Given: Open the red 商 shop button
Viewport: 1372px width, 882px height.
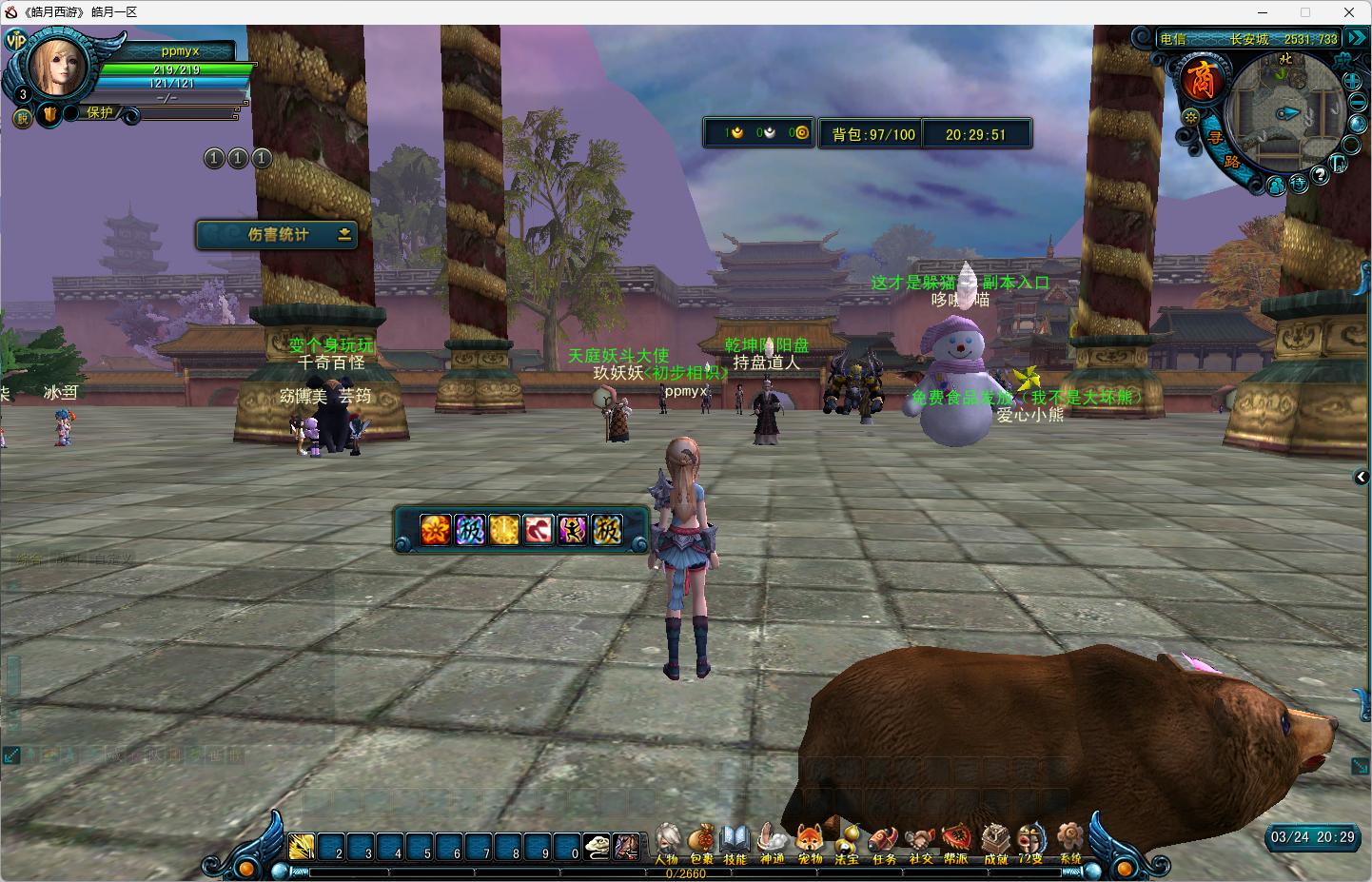Looking at the screenshot, I should [x=1201, y=80].
